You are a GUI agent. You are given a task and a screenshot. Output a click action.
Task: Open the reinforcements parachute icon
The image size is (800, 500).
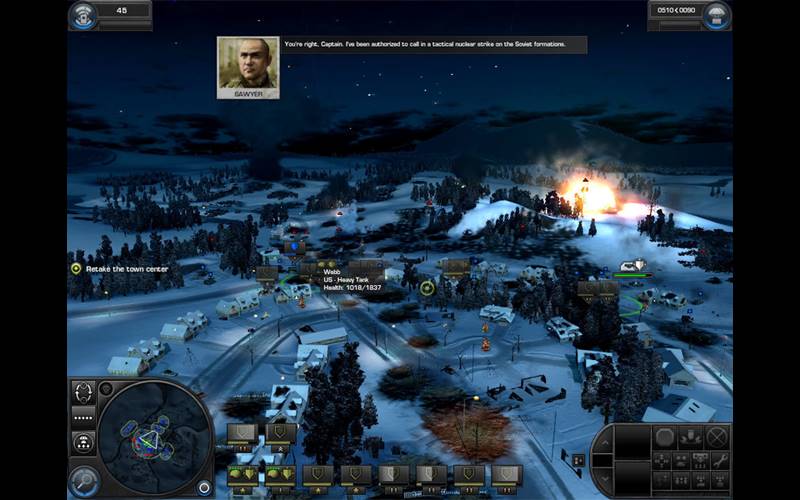(x=717, y=14)
